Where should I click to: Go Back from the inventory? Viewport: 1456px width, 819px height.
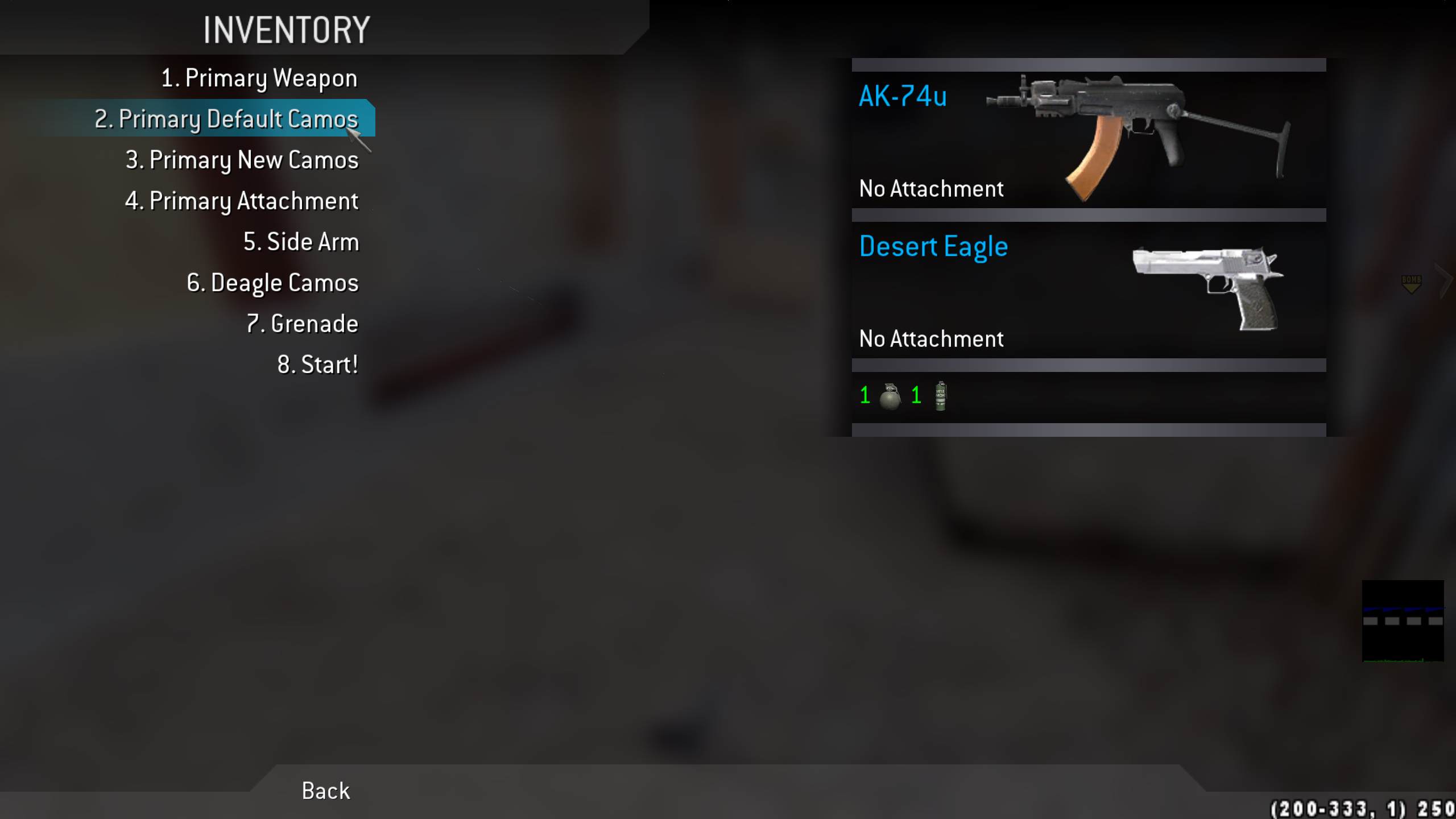coord(326,791)
